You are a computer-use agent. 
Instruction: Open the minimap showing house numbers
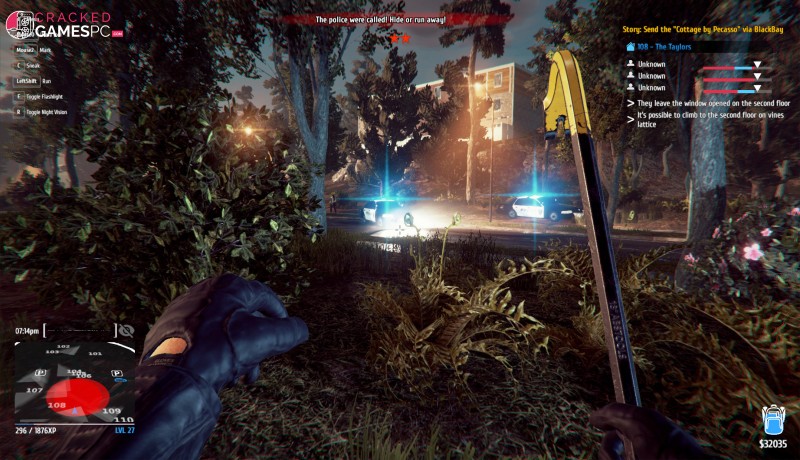(74, 382)
